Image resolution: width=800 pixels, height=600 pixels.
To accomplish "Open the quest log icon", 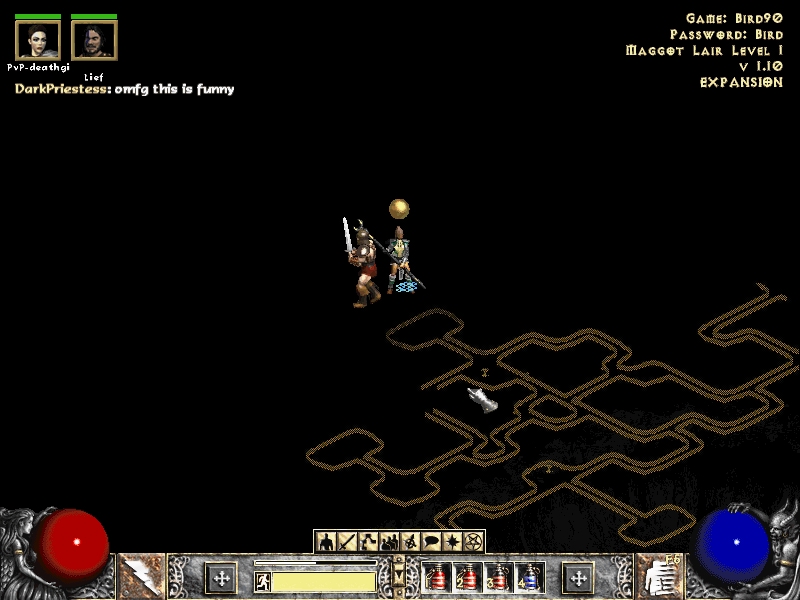I will [453, 542].
